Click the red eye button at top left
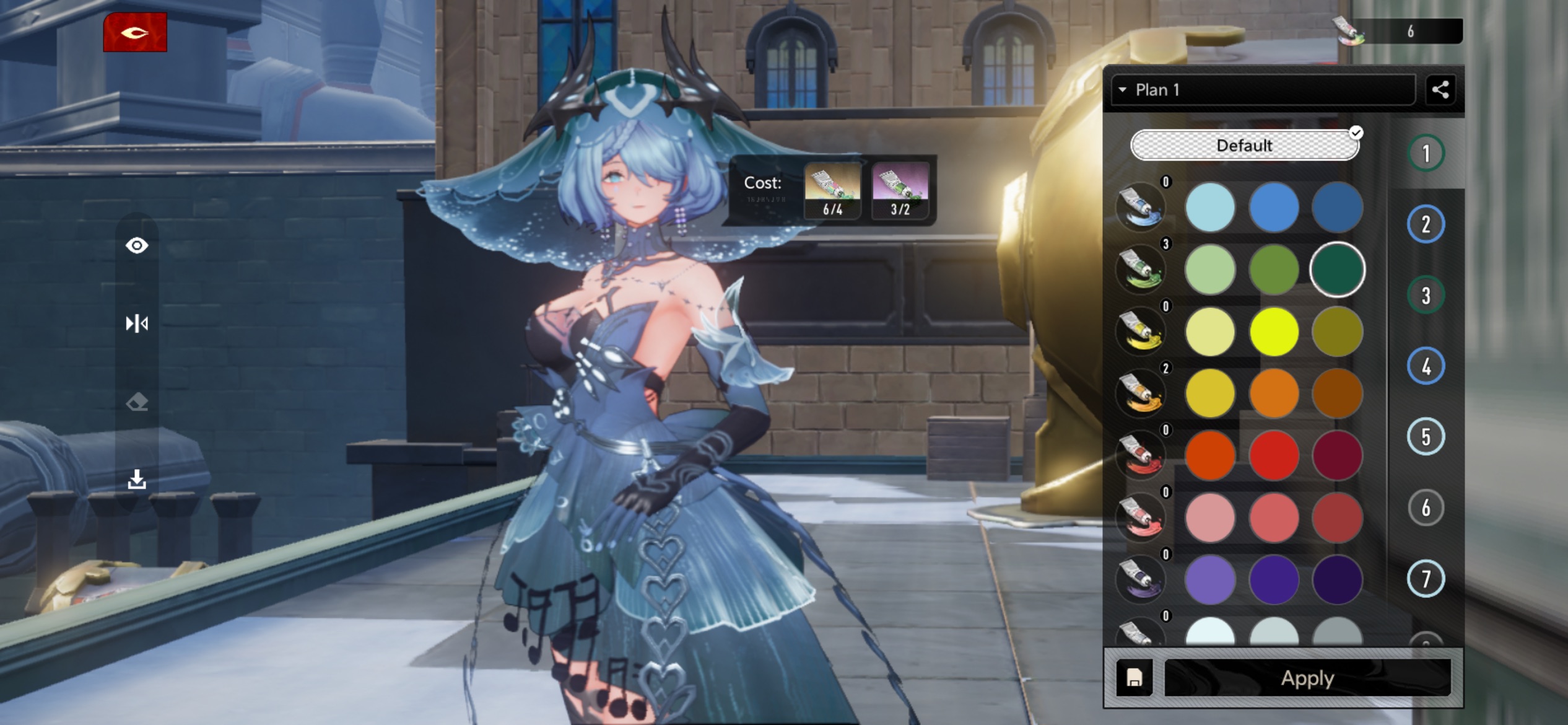The width and height of the screenshot is (1568, 725). 135,32
